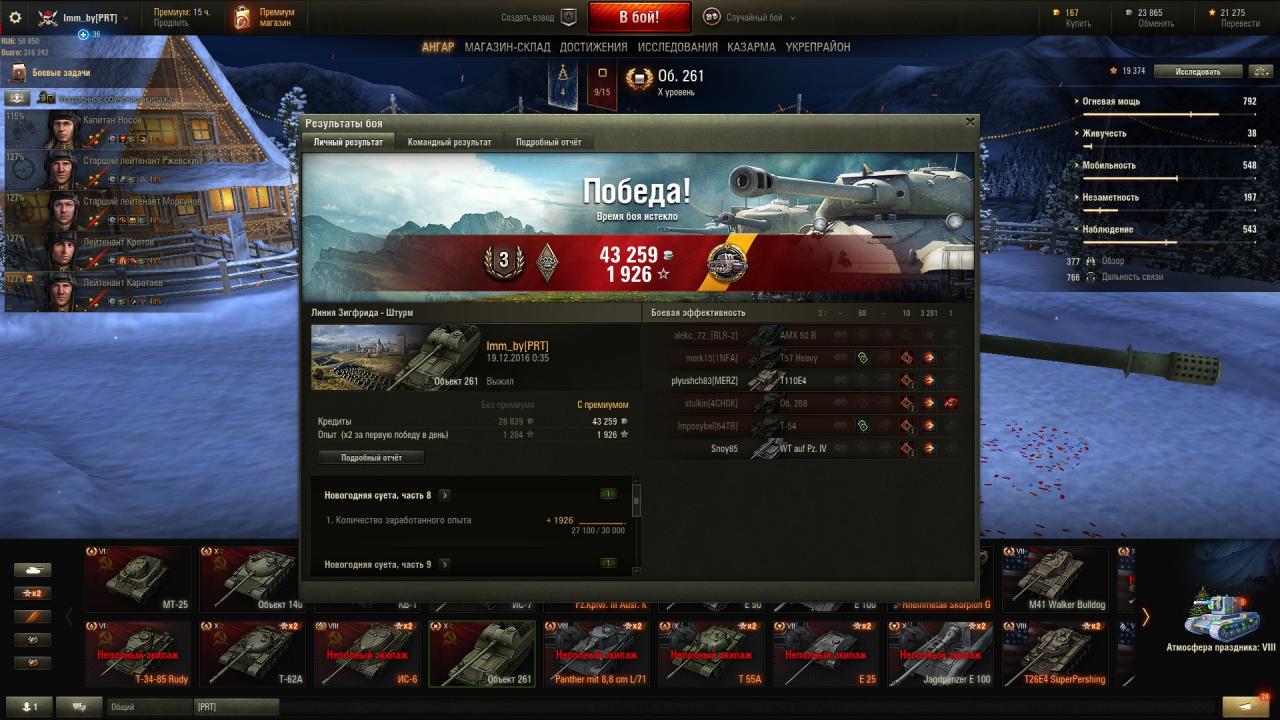Open the Боевые задачи missions panel
The width and height of the screenshot is (1280, 720).
(60, 73)
